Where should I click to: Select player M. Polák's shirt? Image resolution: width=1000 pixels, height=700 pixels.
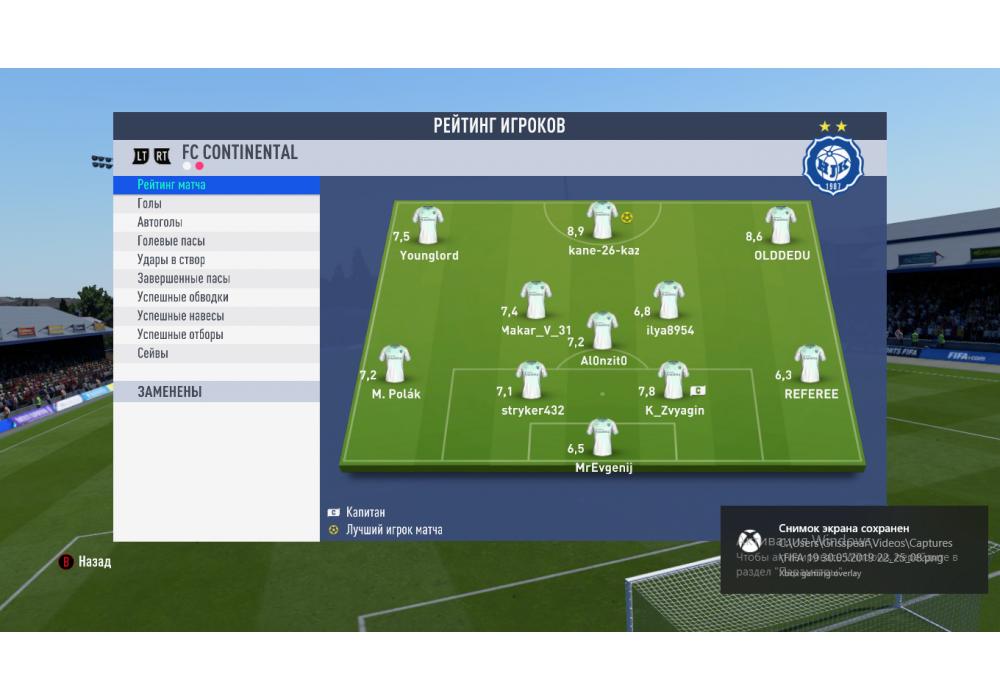395,364
